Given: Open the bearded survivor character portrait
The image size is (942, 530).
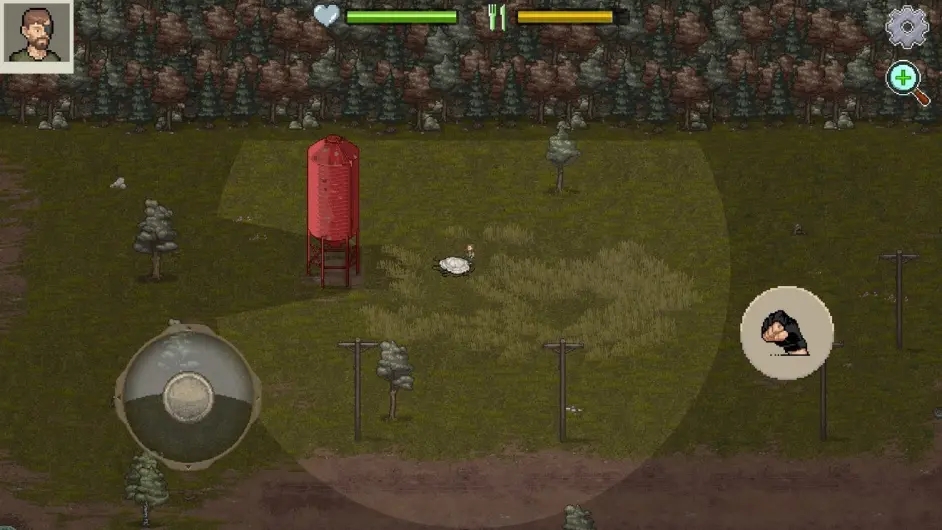Looking at the screenshot, I should tap(37, 36).
